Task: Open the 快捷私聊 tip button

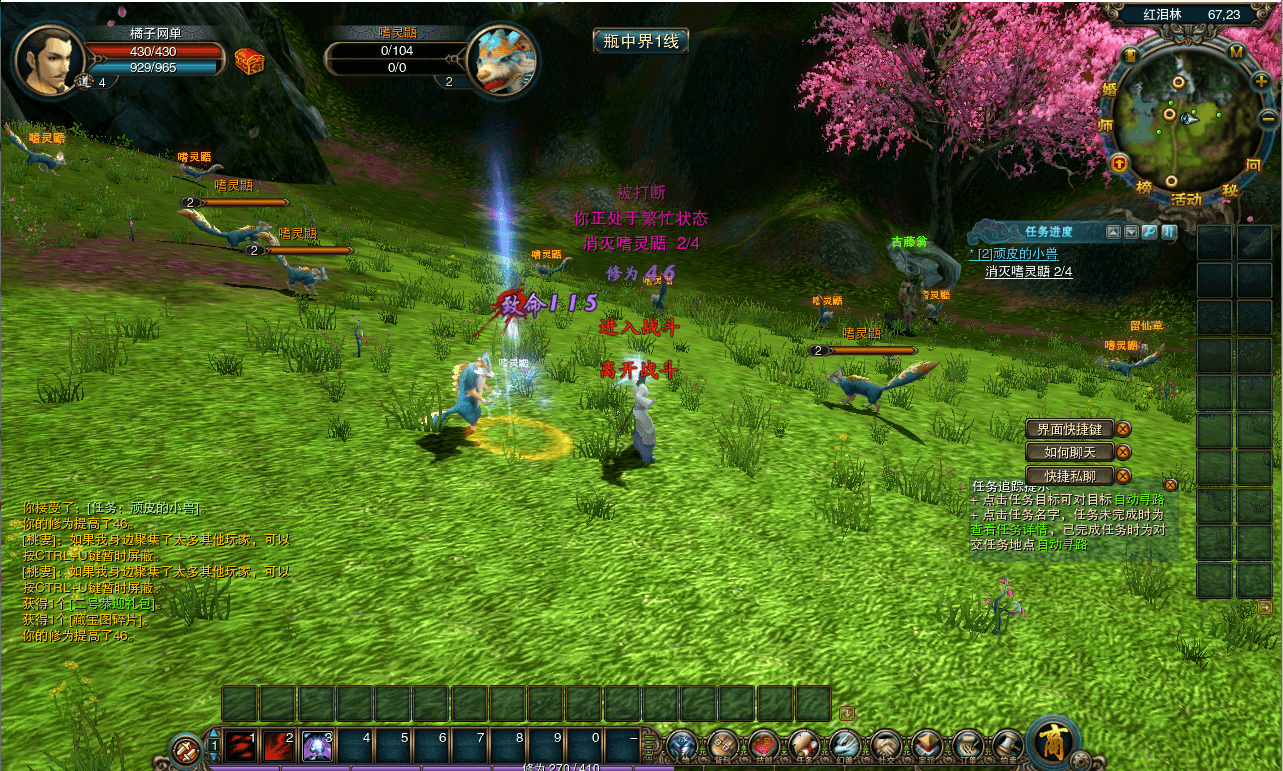Action: click(x=1069, y=476)
